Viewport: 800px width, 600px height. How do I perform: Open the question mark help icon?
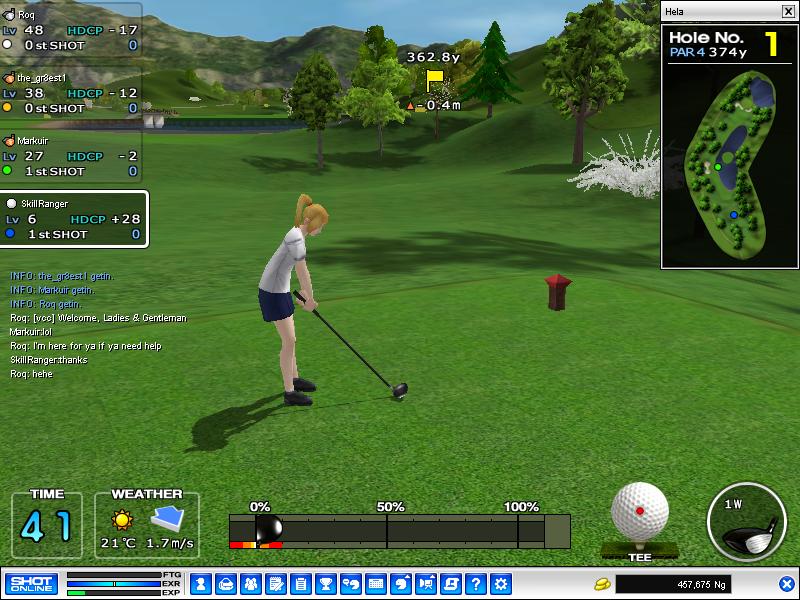tap(476, 583)
